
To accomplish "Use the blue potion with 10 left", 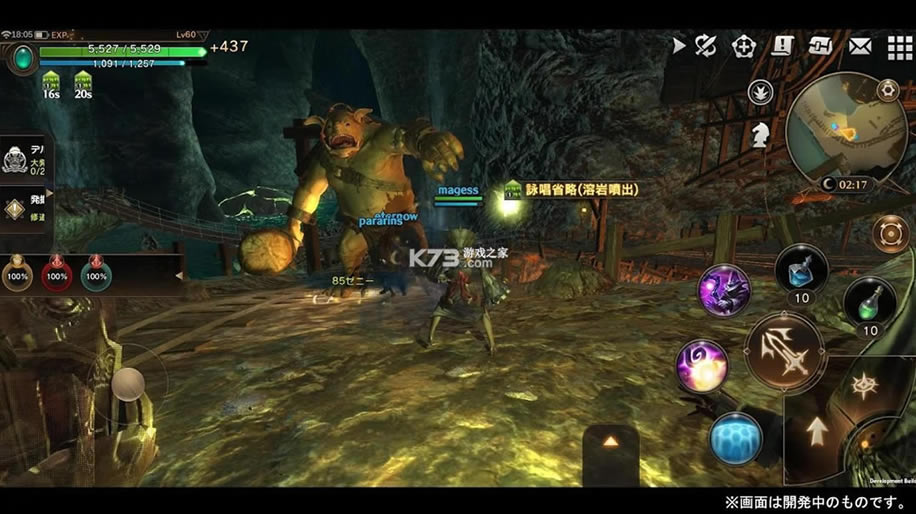I will (800, 270).
